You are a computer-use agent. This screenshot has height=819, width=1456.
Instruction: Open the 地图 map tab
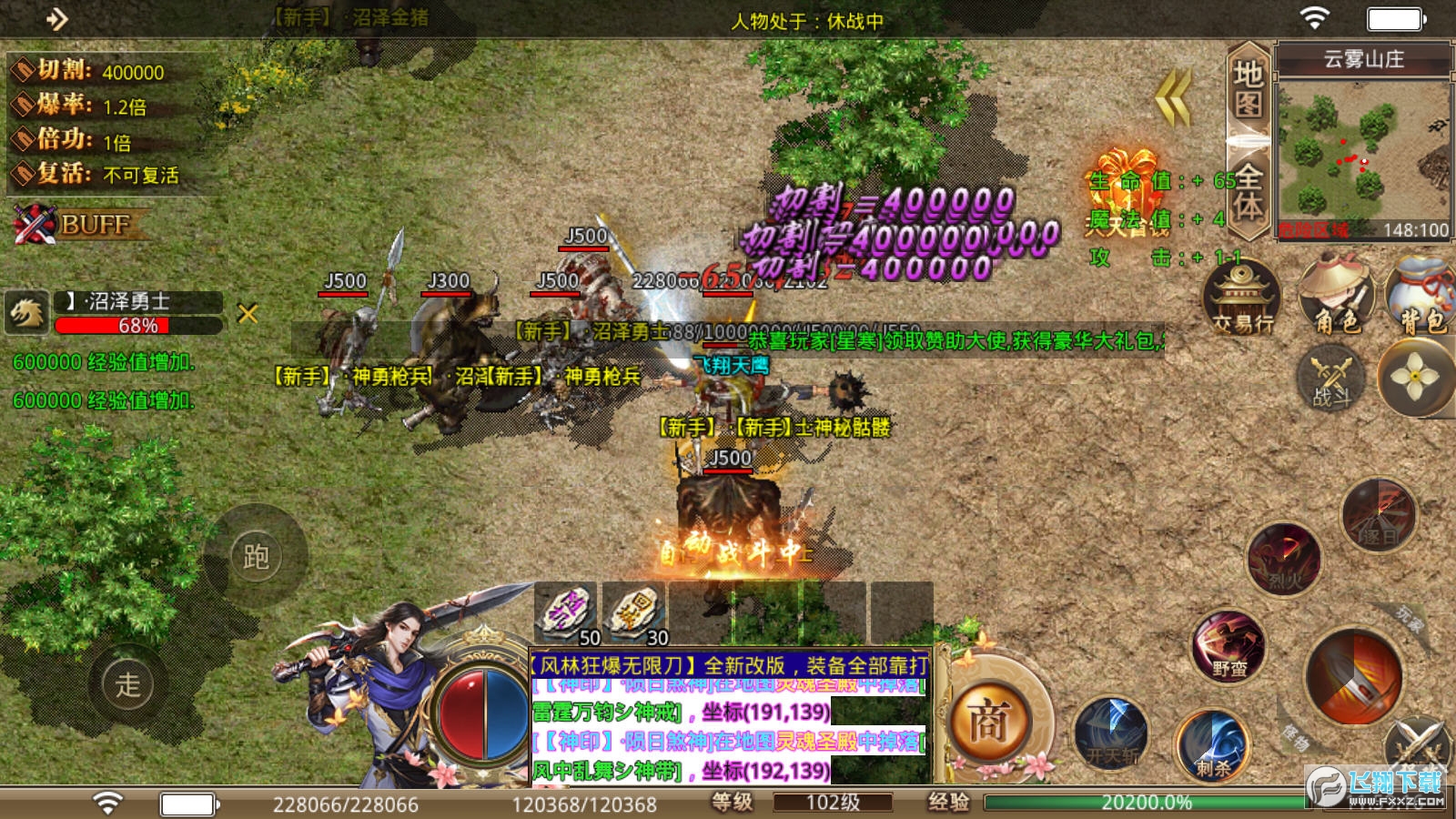[x=1248, y=89]
